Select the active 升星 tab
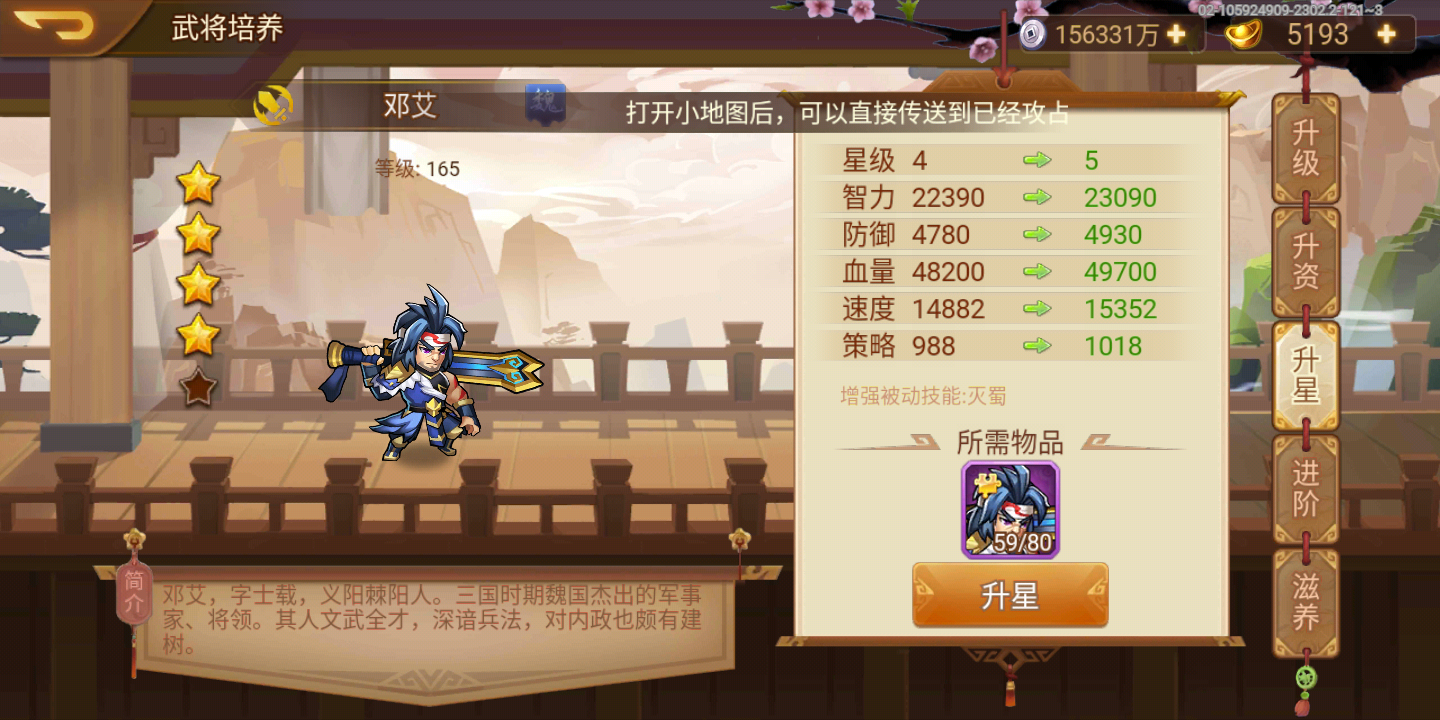 coord(1305,375)
